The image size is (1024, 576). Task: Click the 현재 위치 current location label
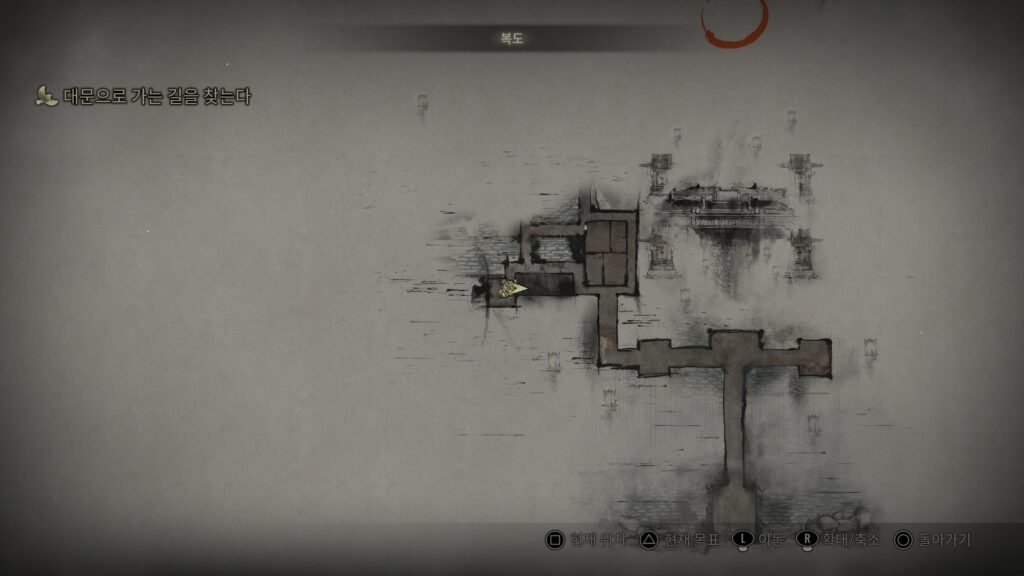tap(596, 540)
